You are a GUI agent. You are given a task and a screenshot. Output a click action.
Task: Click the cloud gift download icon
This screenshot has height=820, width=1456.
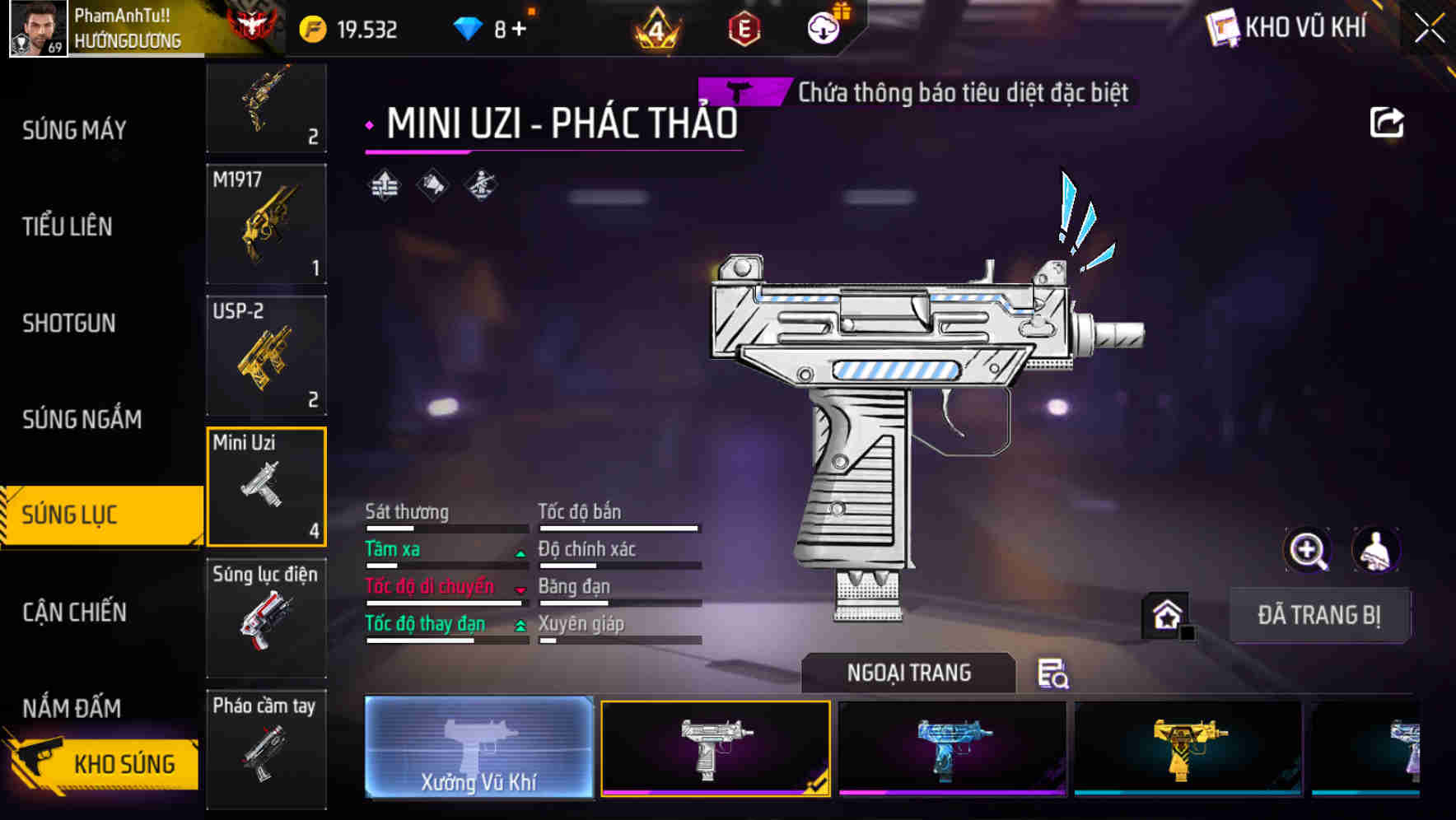point(823,27)
